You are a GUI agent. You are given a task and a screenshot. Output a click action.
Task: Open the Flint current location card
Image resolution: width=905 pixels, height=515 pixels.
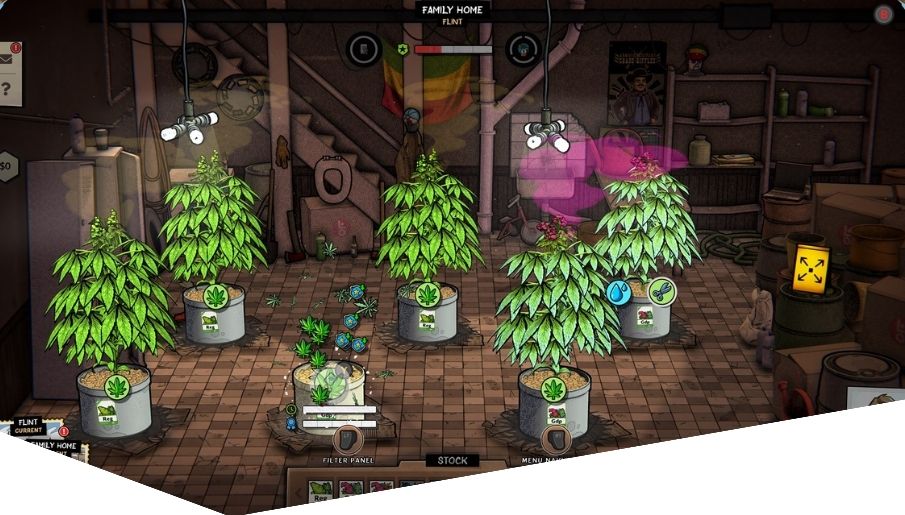click(28, 428)
